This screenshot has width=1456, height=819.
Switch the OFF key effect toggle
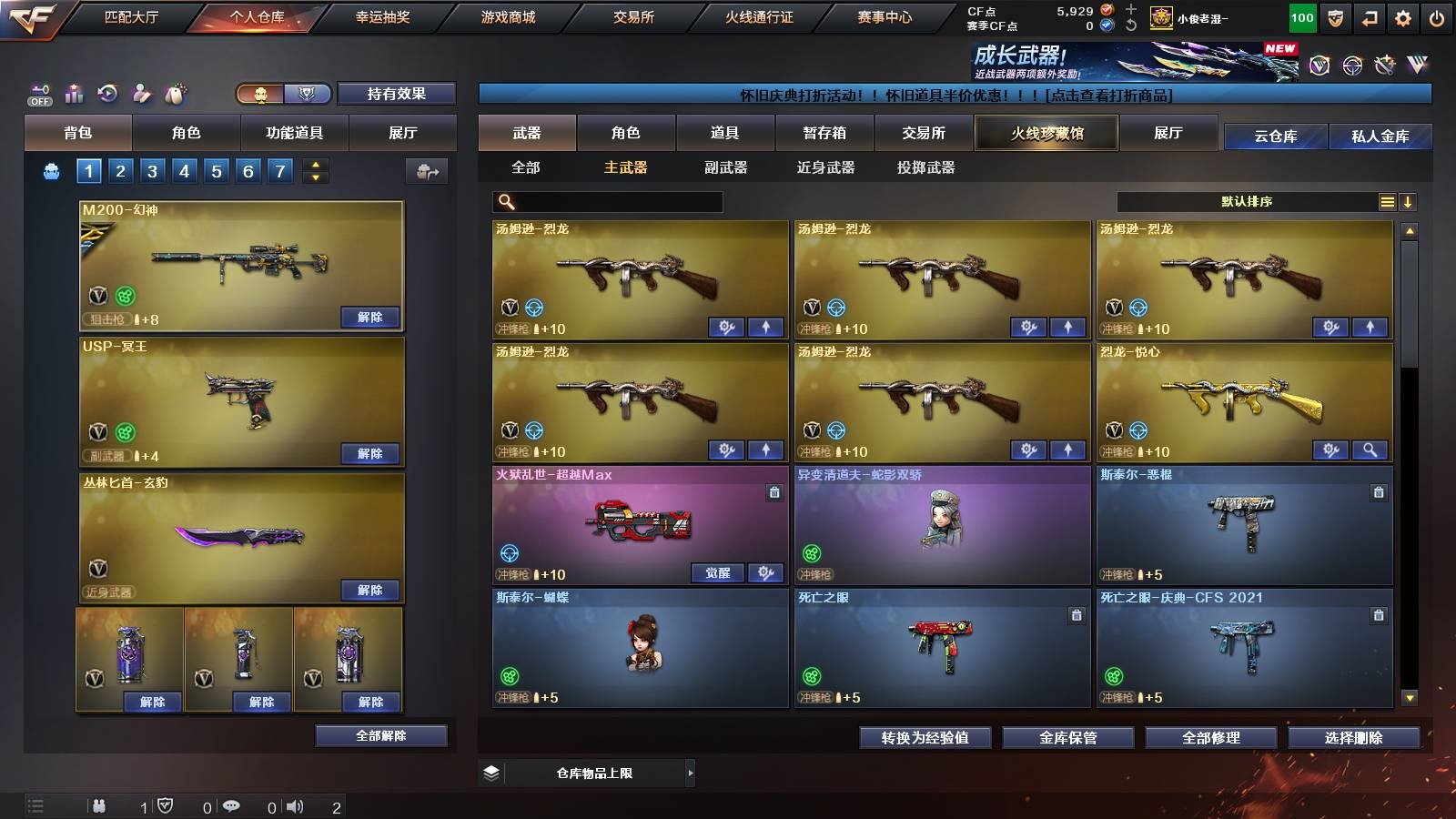pos(38,93)
